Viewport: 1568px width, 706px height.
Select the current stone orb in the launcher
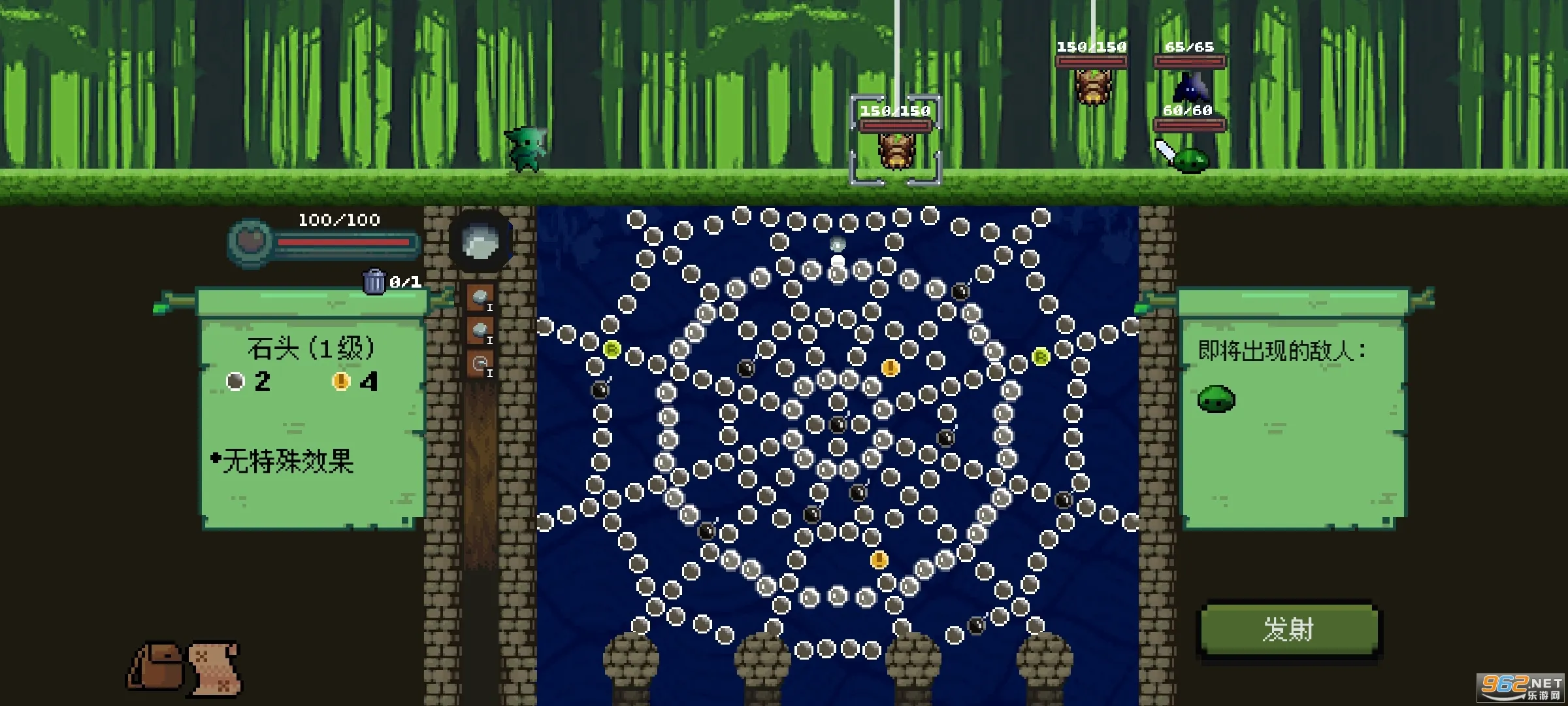(x=481, y=242)
